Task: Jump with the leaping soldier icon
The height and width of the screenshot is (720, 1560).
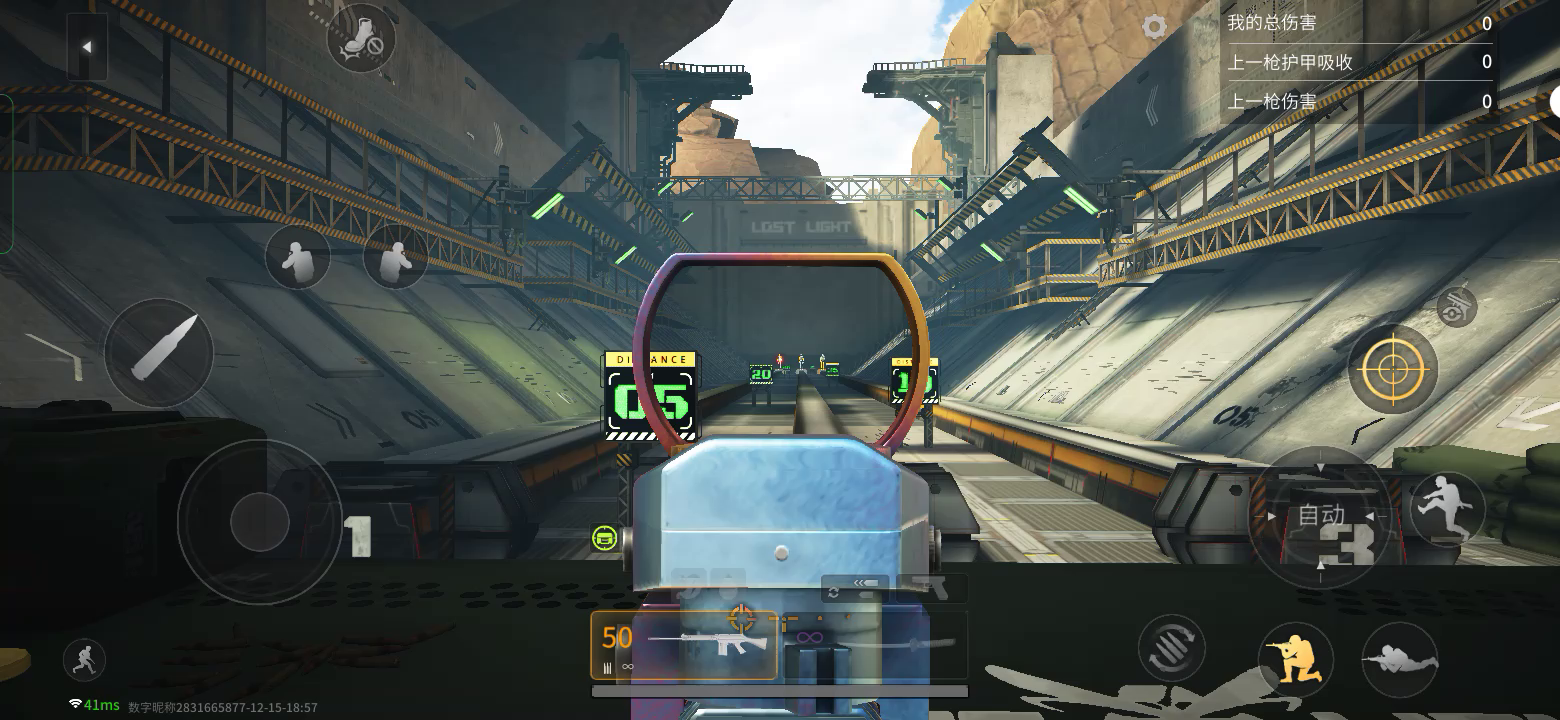Action: coord(1447,508)
